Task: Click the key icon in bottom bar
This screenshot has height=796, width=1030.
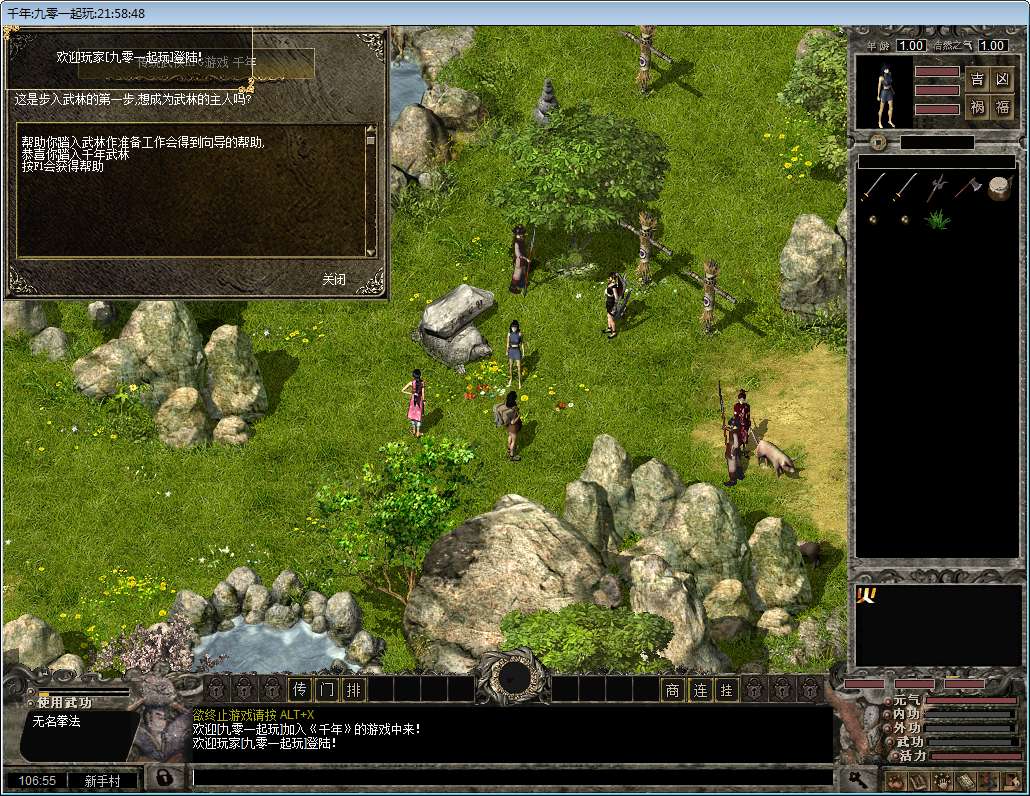Action: click(x=857, y=778)
